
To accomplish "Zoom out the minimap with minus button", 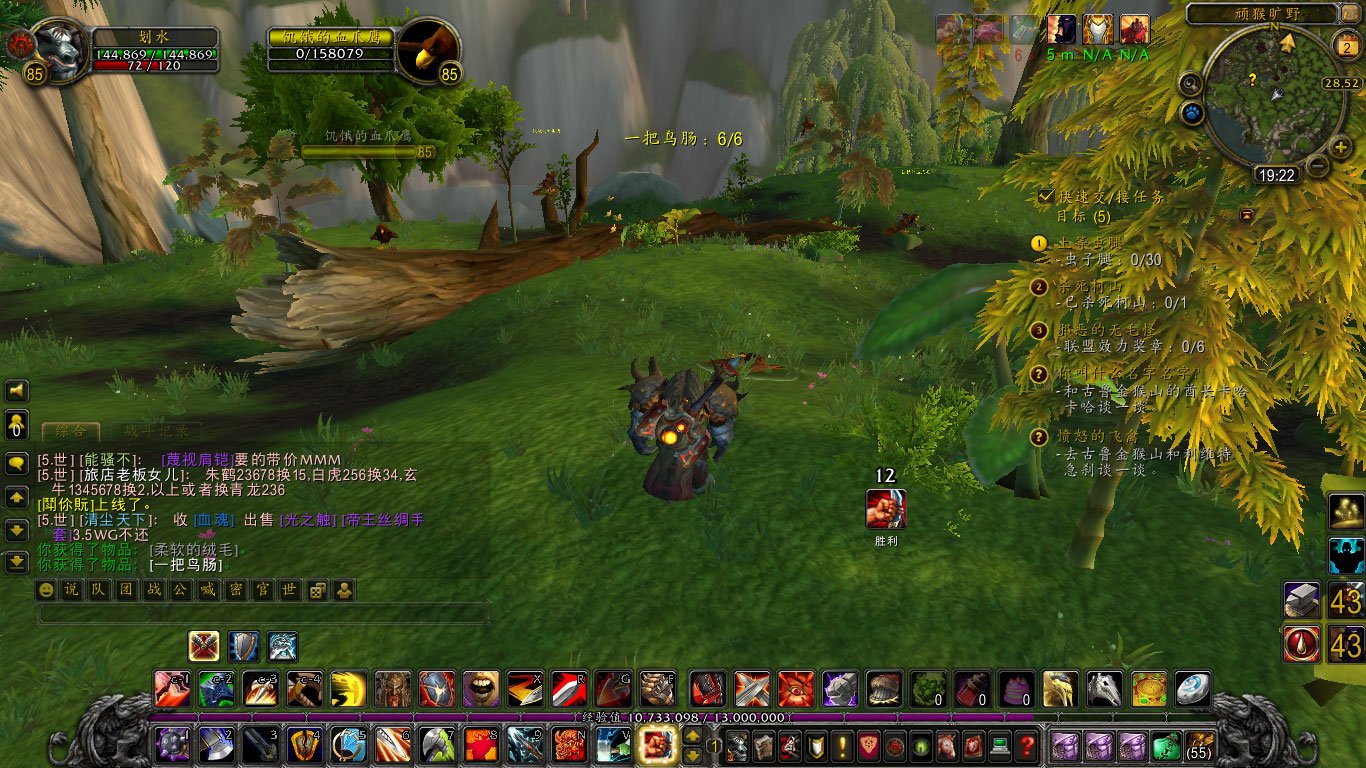I will click(1318, 166).
